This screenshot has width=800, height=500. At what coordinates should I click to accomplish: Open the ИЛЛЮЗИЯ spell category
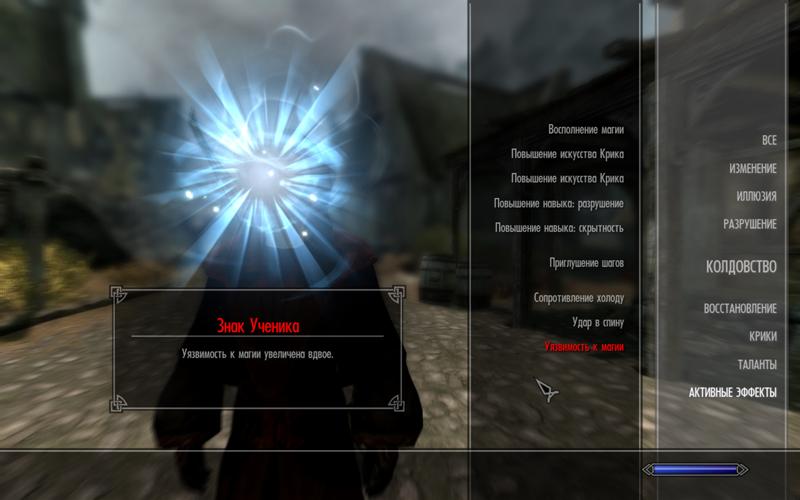[x=756, y=196]
